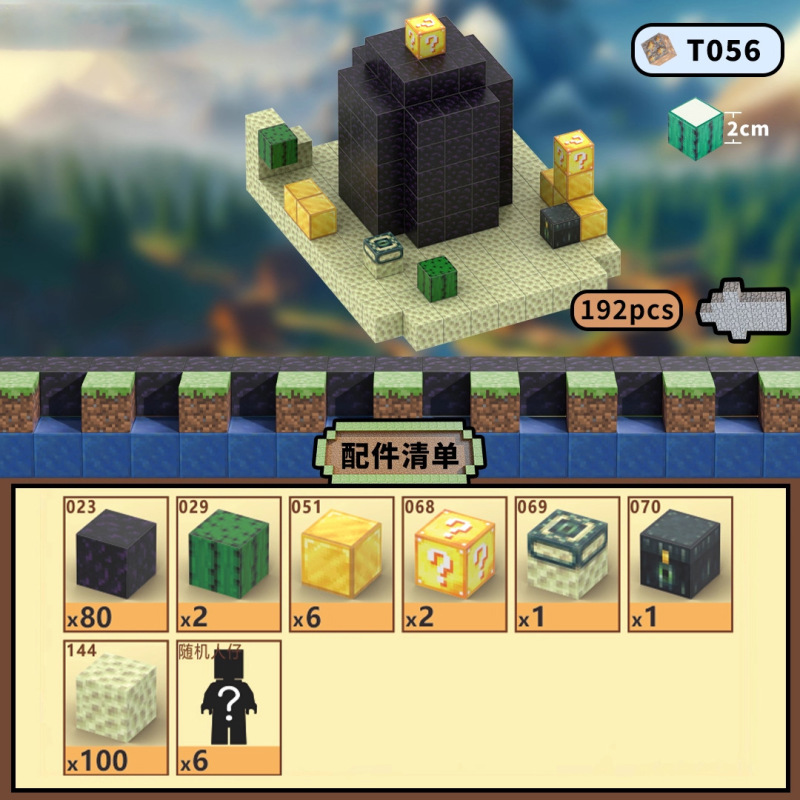Select the dark block slot numbered 070
800x800 pixels.
(x=679, y=563)
